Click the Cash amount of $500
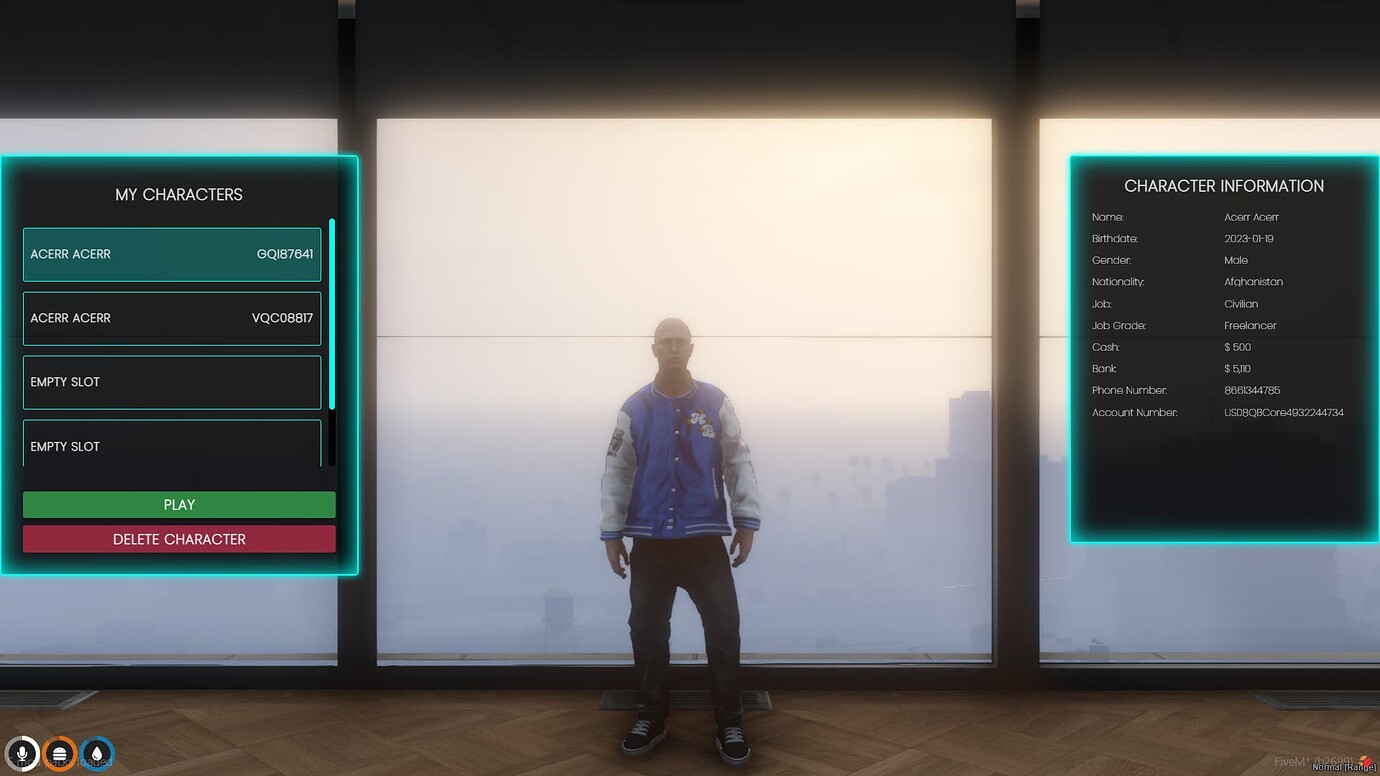This screenshot has width=1380, height=776. tap(1236, 347)
